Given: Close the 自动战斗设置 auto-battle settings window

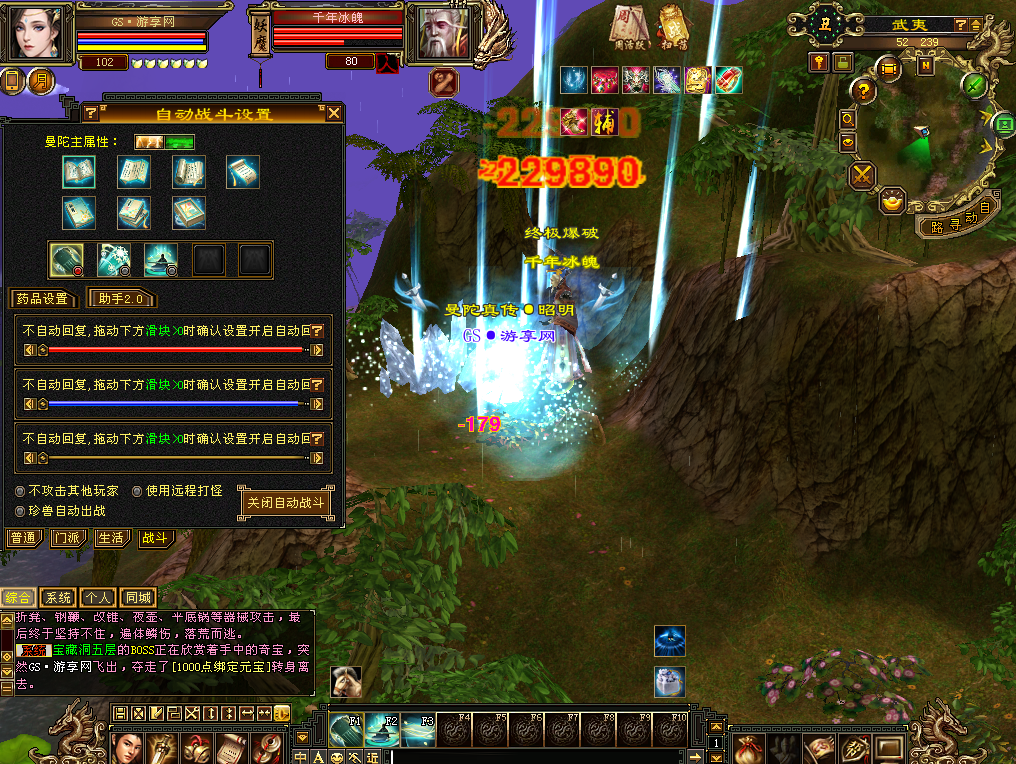Looking at the screenshot, I should click(x=334, y=113).
